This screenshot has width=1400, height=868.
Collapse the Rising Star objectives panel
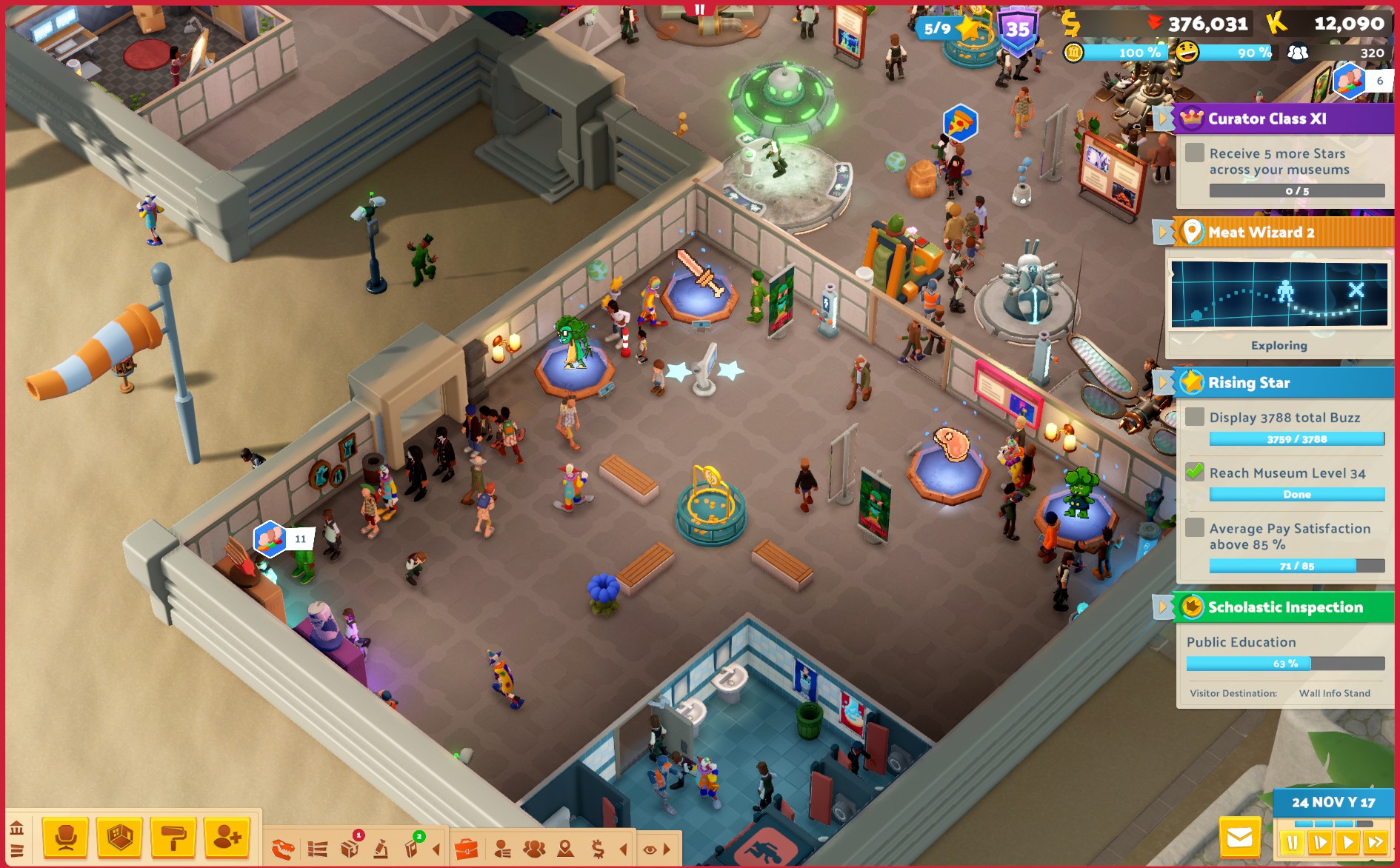(x=1163, y=383)
